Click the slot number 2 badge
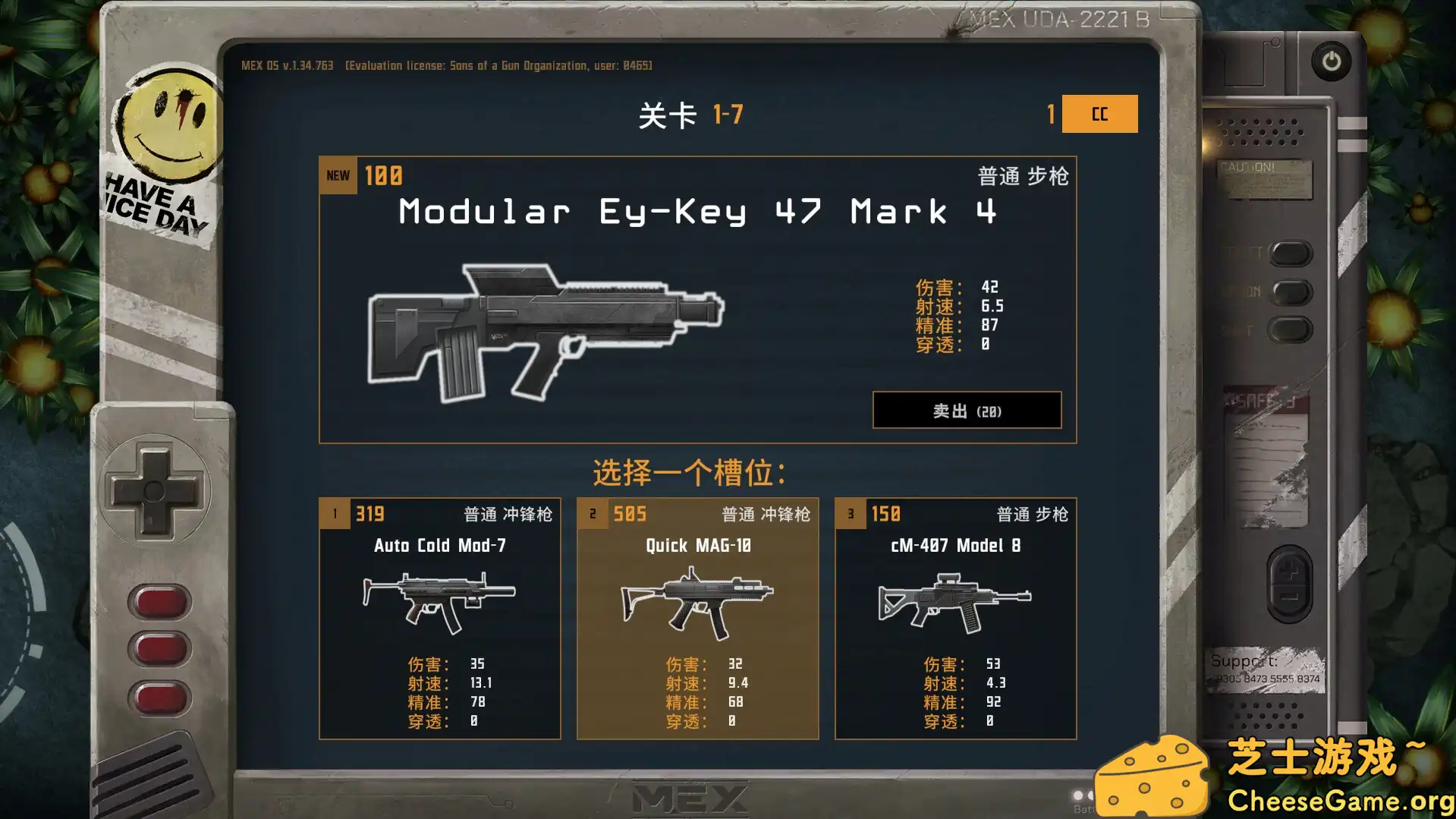This screenshot has width=1456, height=819. [592, 513]
